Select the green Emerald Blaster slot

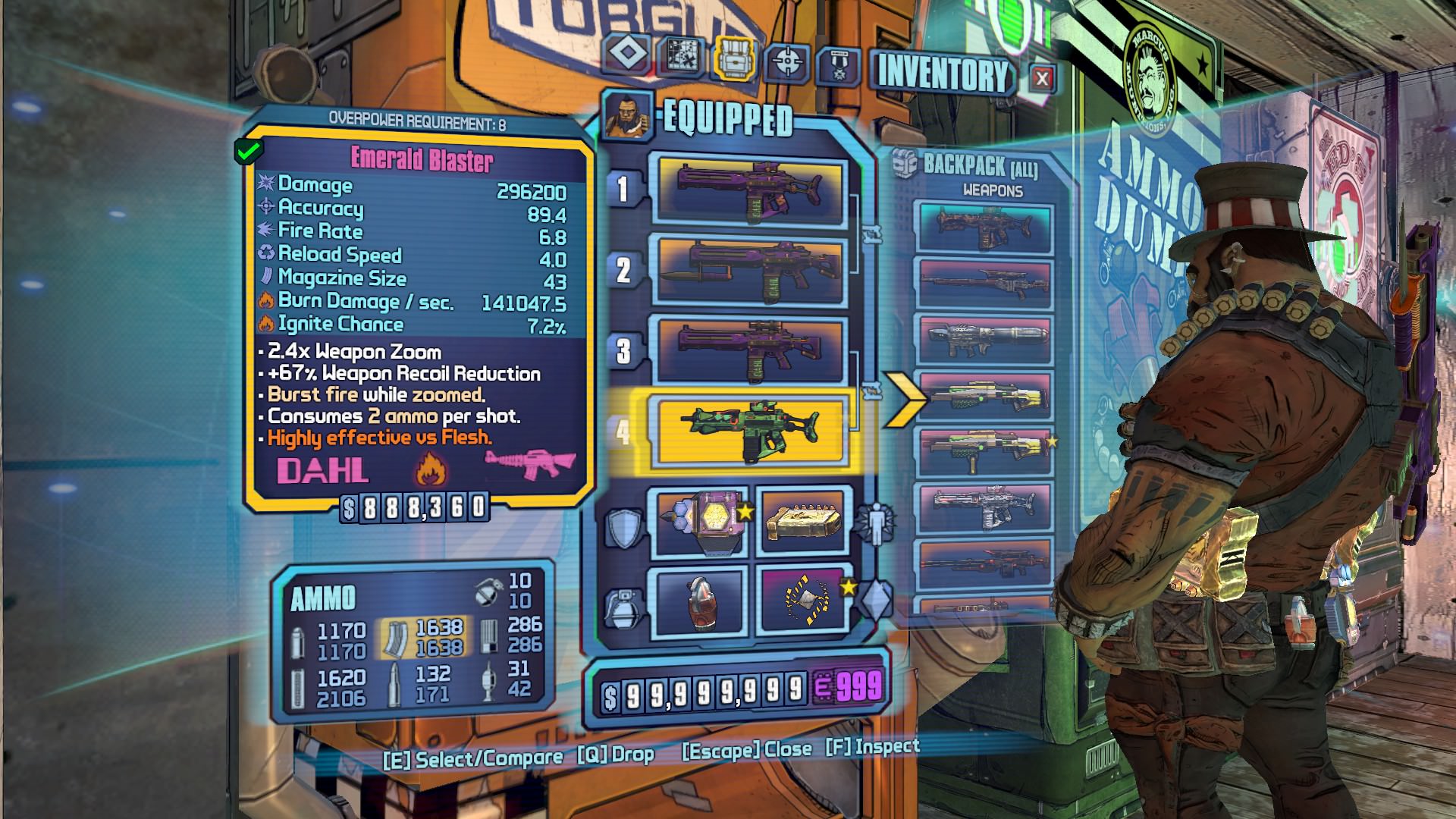(749, 431)
